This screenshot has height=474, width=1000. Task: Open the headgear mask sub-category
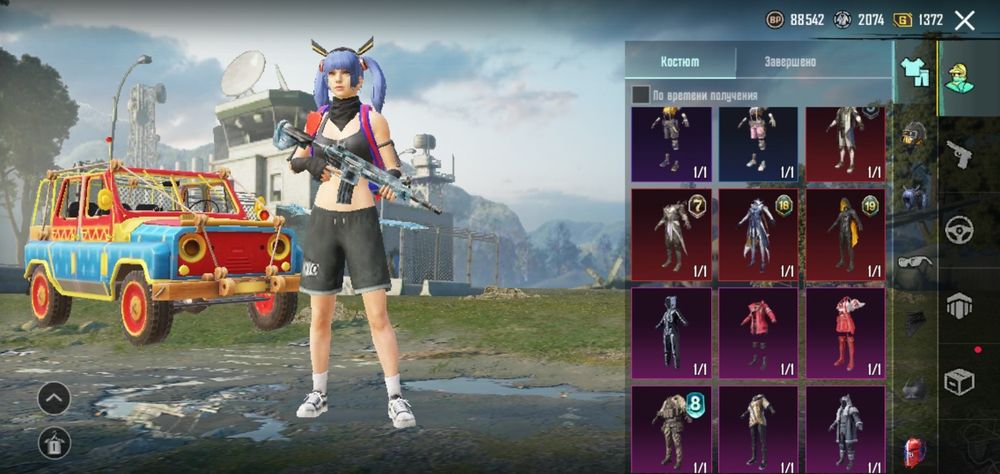914,134
